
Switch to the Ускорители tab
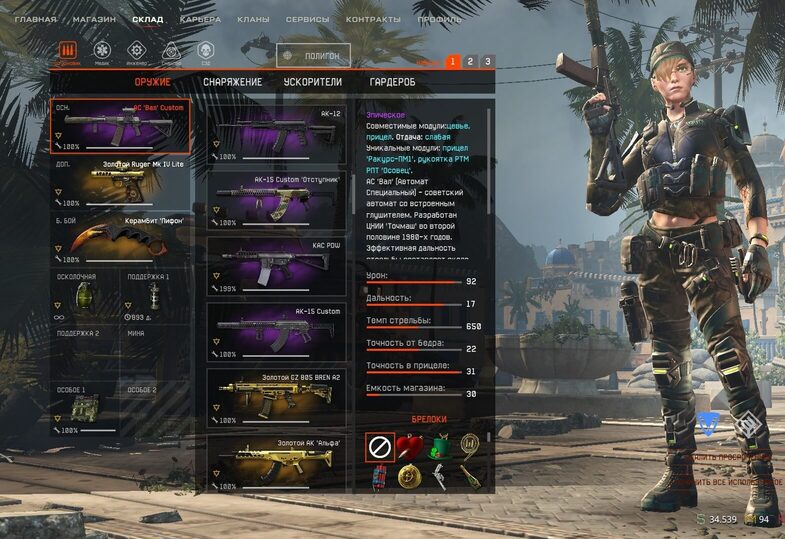tap(312, 82)
